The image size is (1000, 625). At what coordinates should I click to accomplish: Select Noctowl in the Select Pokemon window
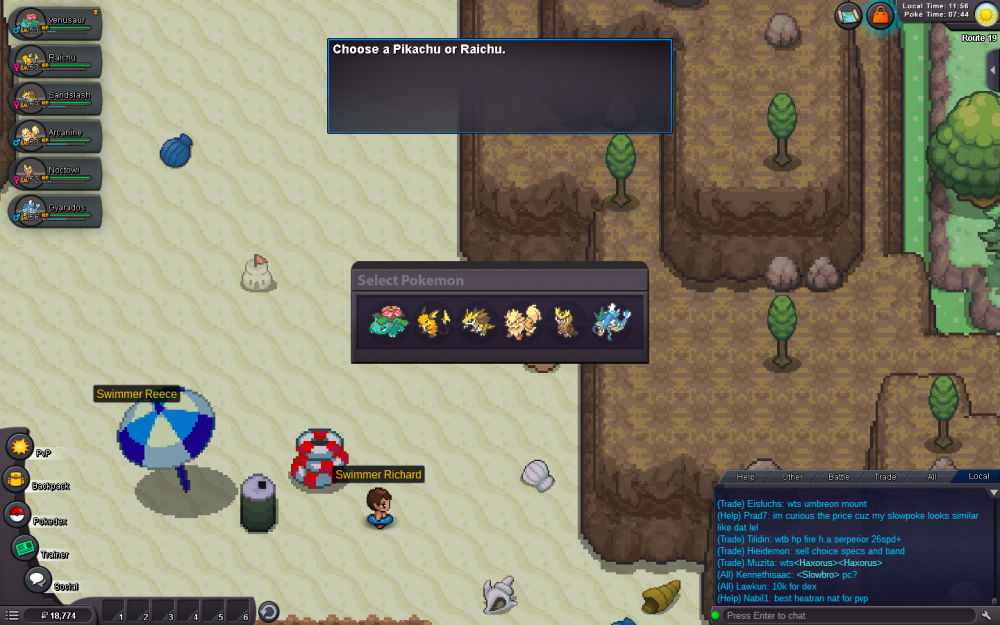pyautogui.click(x=566, y=323)
